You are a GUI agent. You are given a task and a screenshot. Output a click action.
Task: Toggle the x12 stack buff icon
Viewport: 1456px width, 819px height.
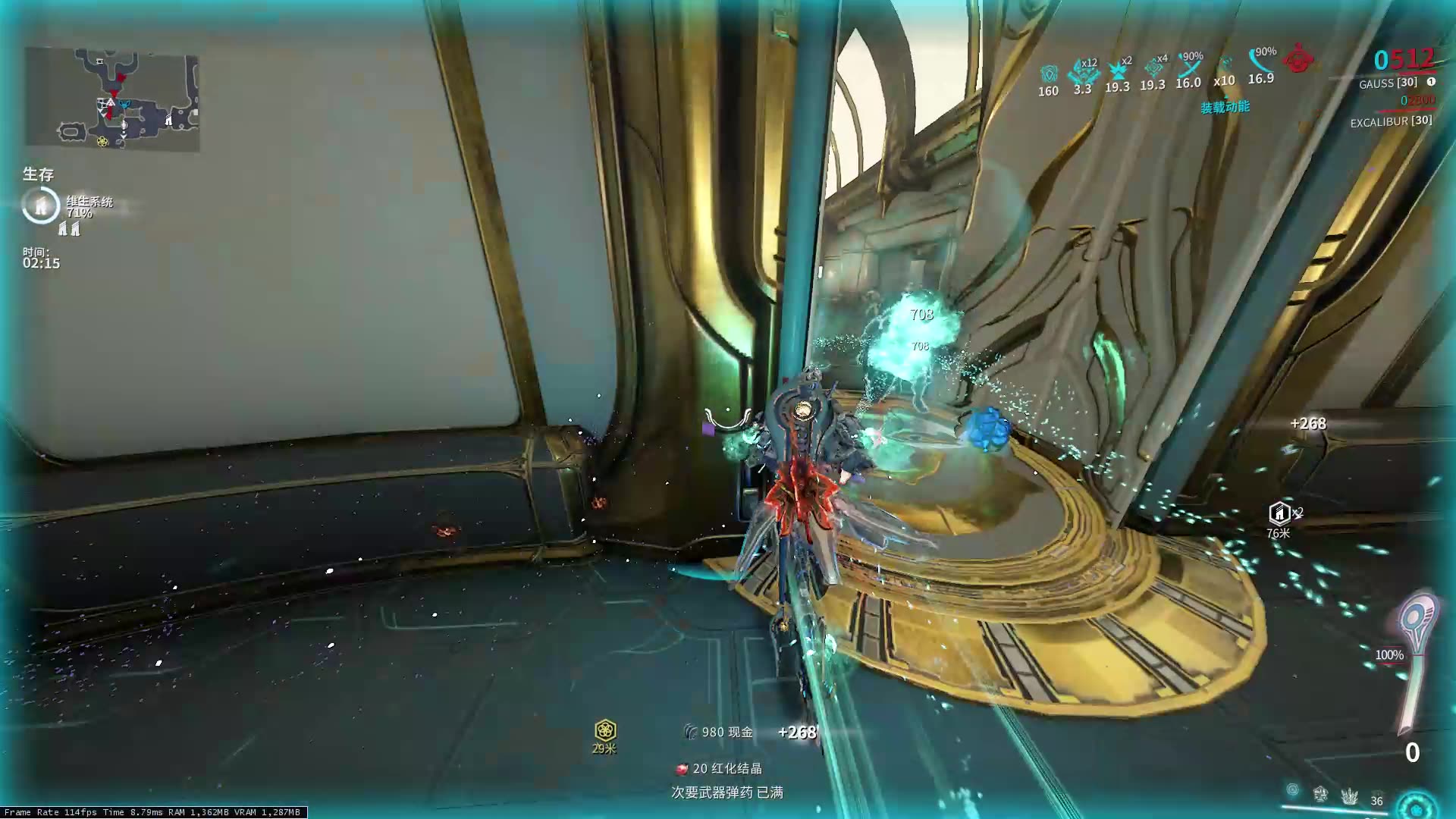tap(1083, 72)
